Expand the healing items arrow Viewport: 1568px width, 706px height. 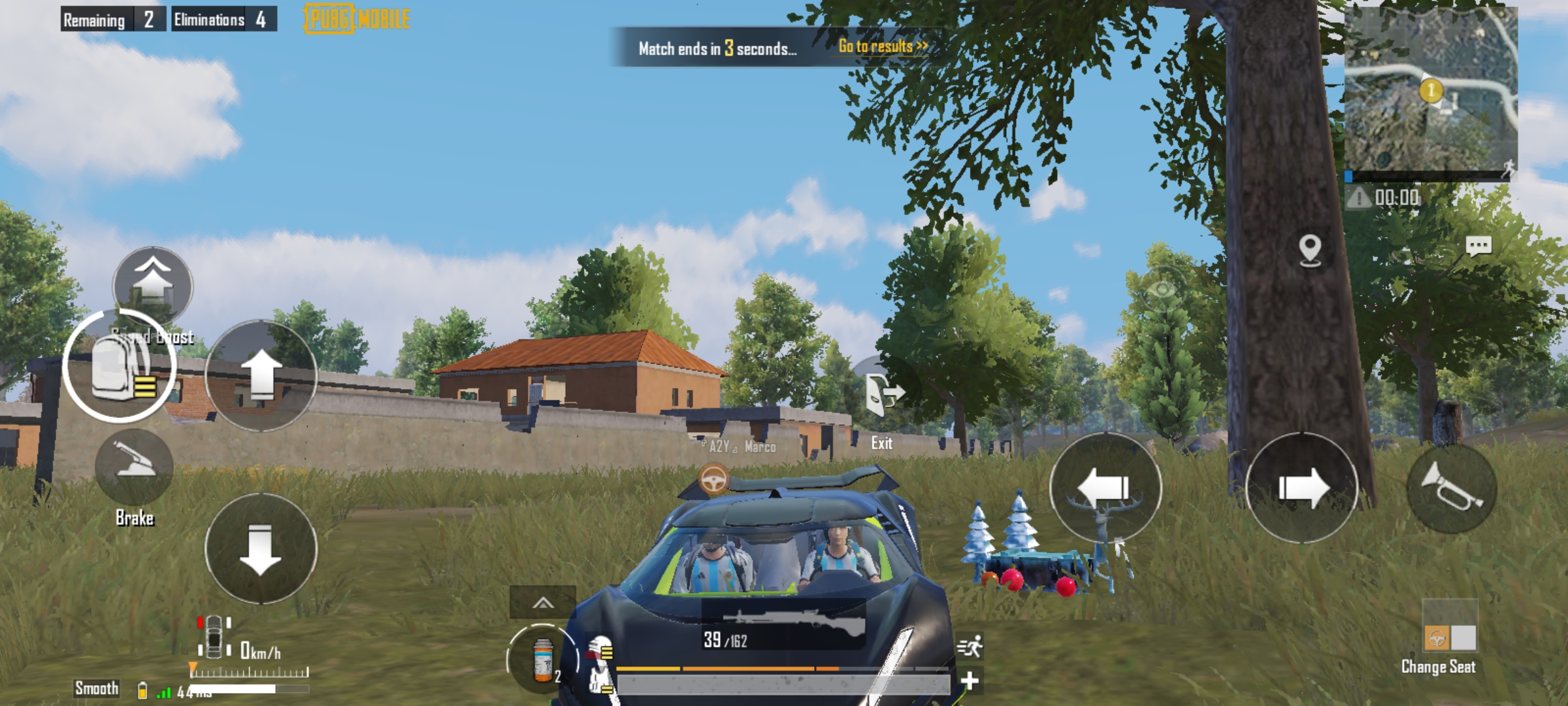click(543, 603)
